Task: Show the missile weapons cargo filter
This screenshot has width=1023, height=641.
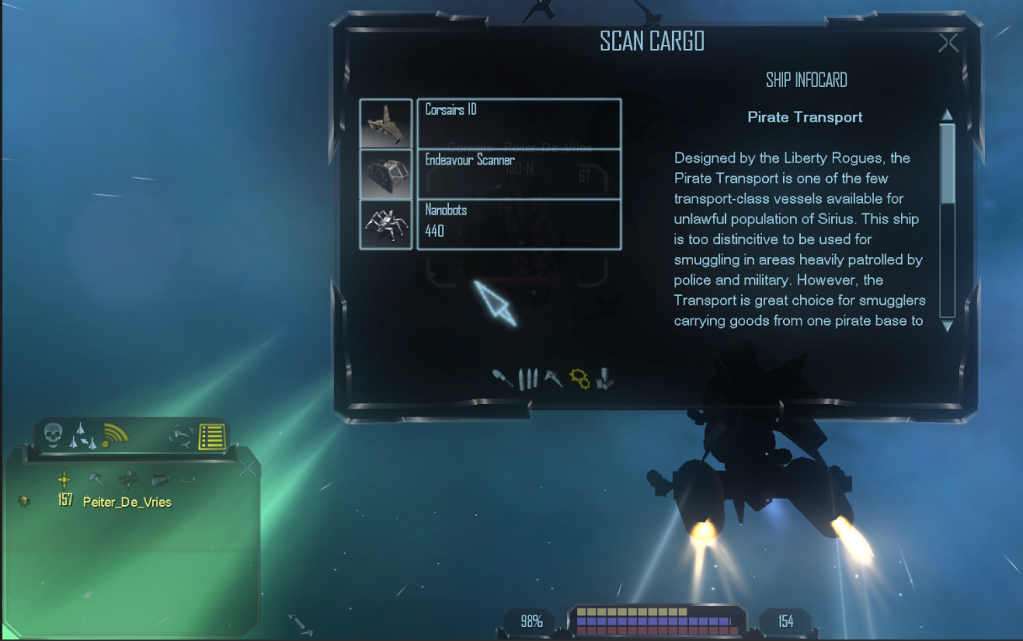Action: (x=502, y=378)
